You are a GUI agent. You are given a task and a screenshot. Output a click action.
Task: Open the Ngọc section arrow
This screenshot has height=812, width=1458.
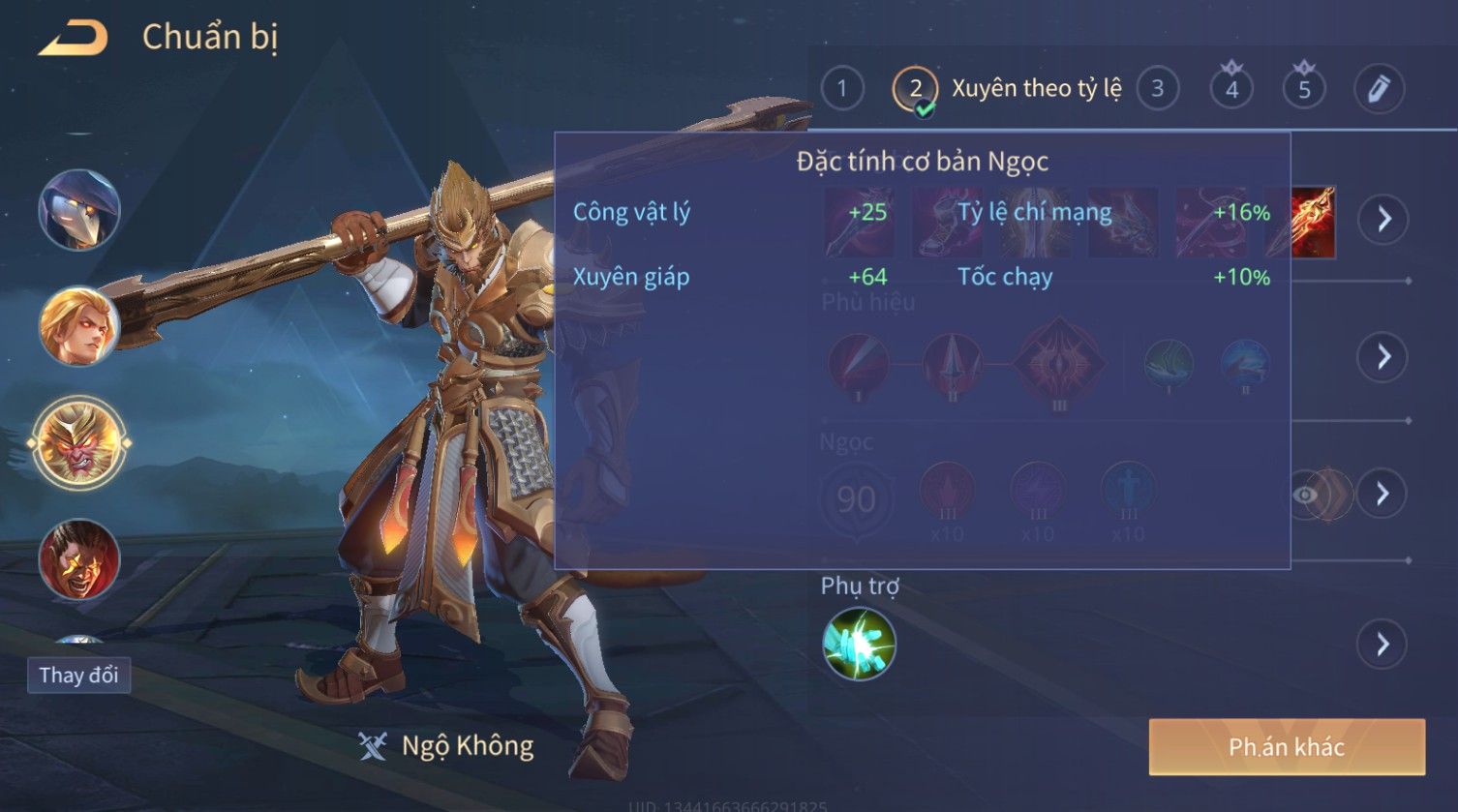1383,495
